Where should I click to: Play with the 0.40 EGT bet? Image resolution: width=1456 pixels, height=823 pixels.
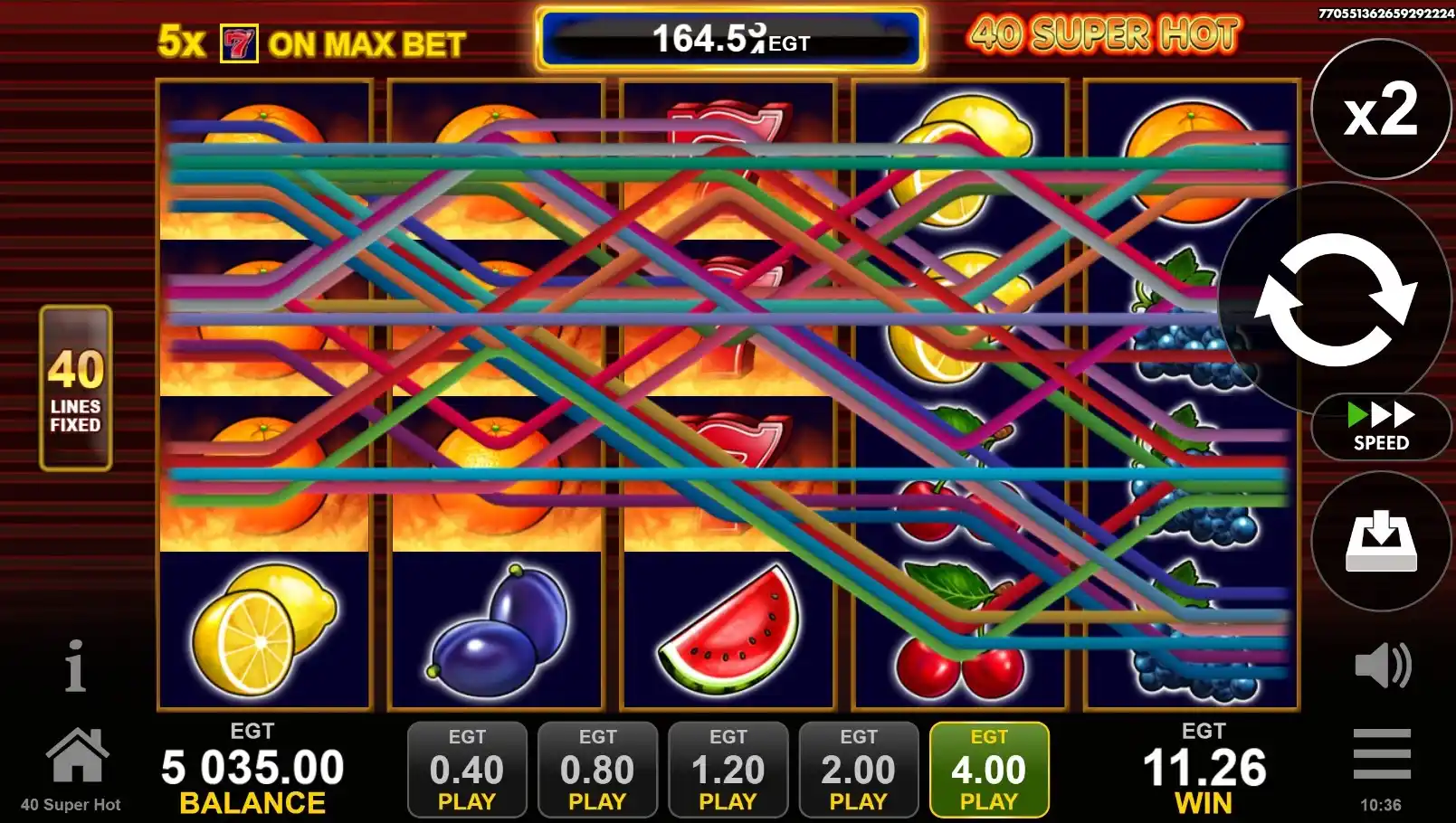tap(467, 770)
